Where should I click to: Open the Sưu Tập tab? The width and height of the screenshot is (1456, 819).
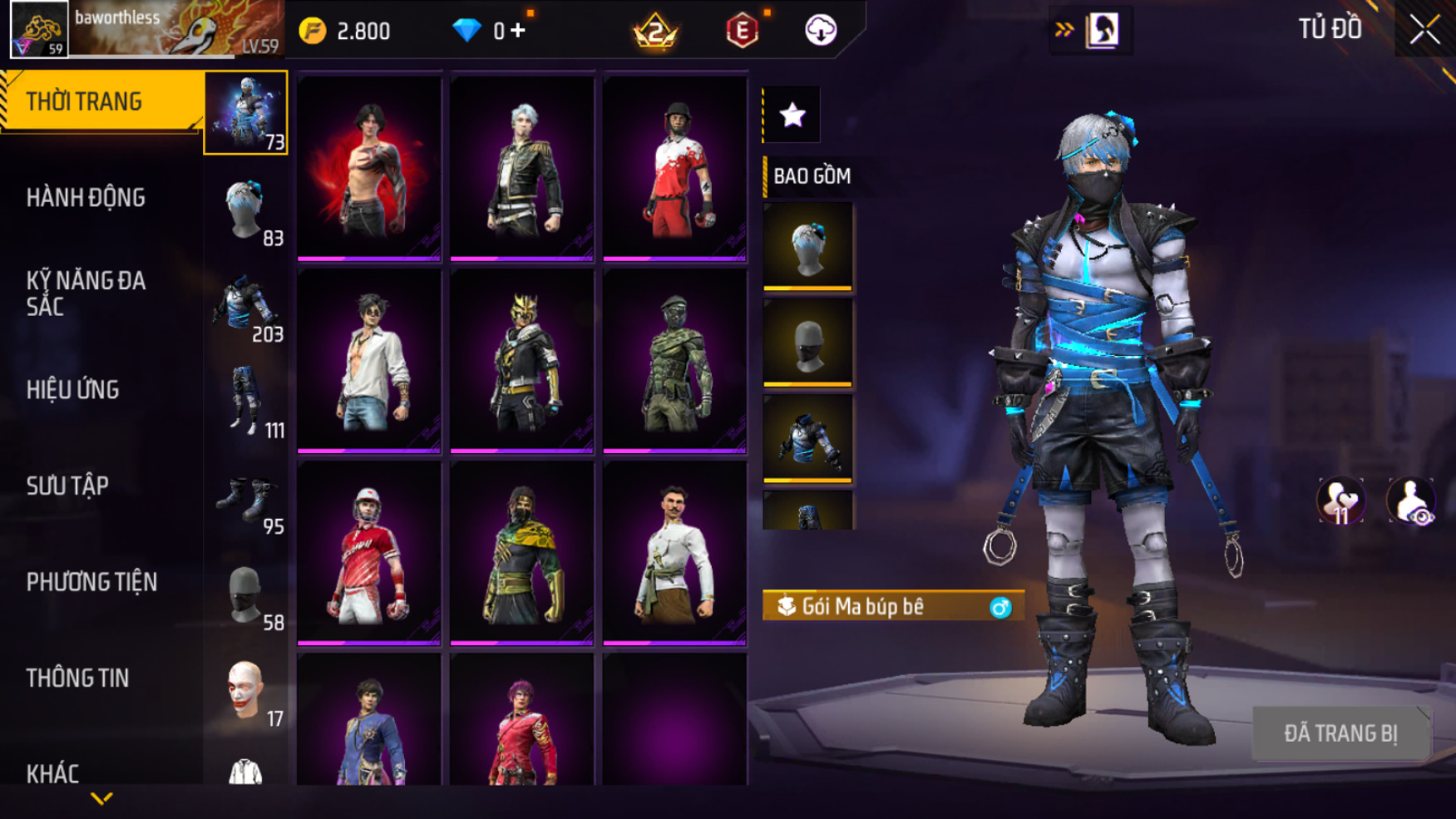(67, 486)
